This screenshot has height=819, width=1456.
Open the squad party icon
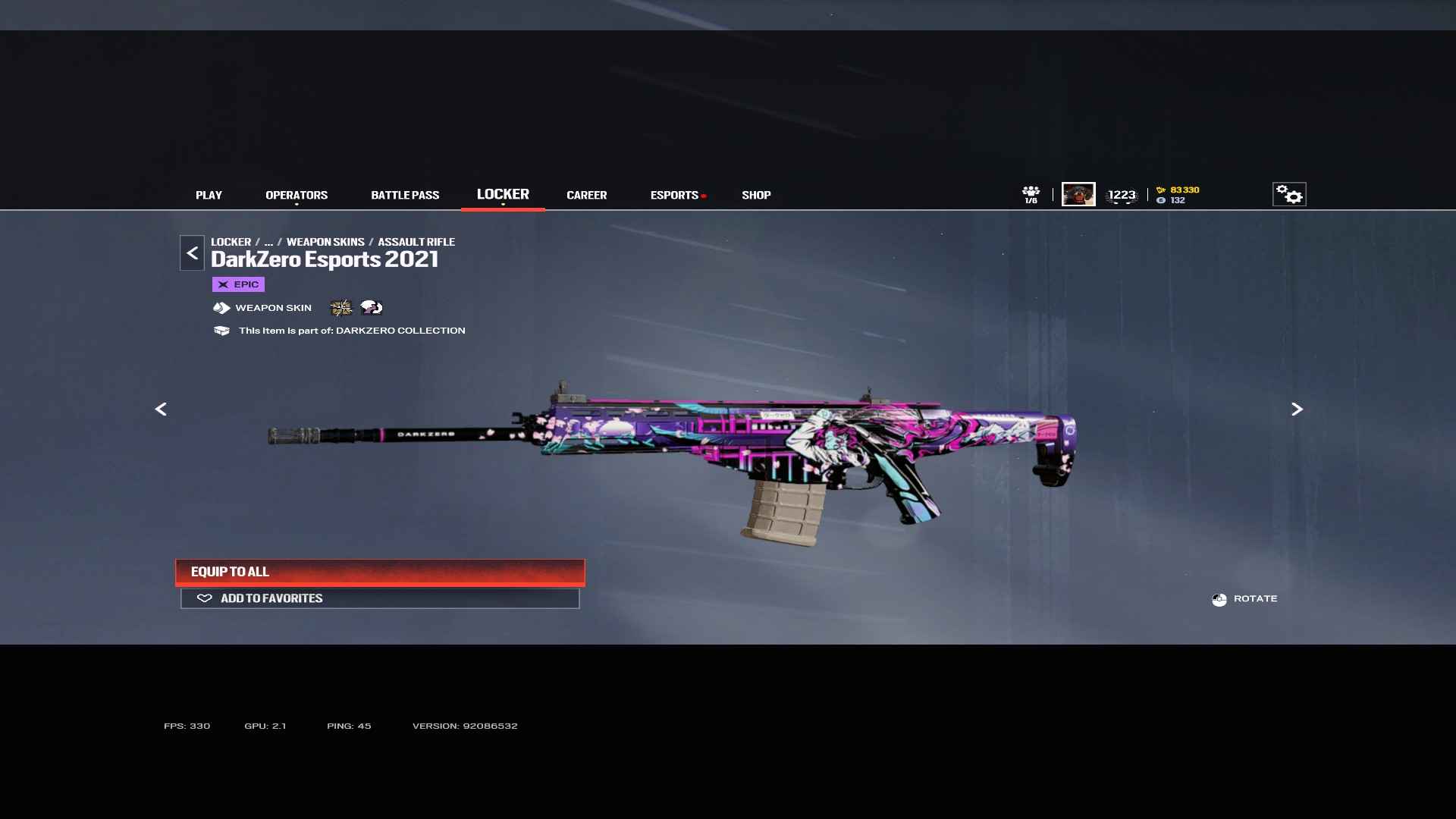coord(1031,194)
